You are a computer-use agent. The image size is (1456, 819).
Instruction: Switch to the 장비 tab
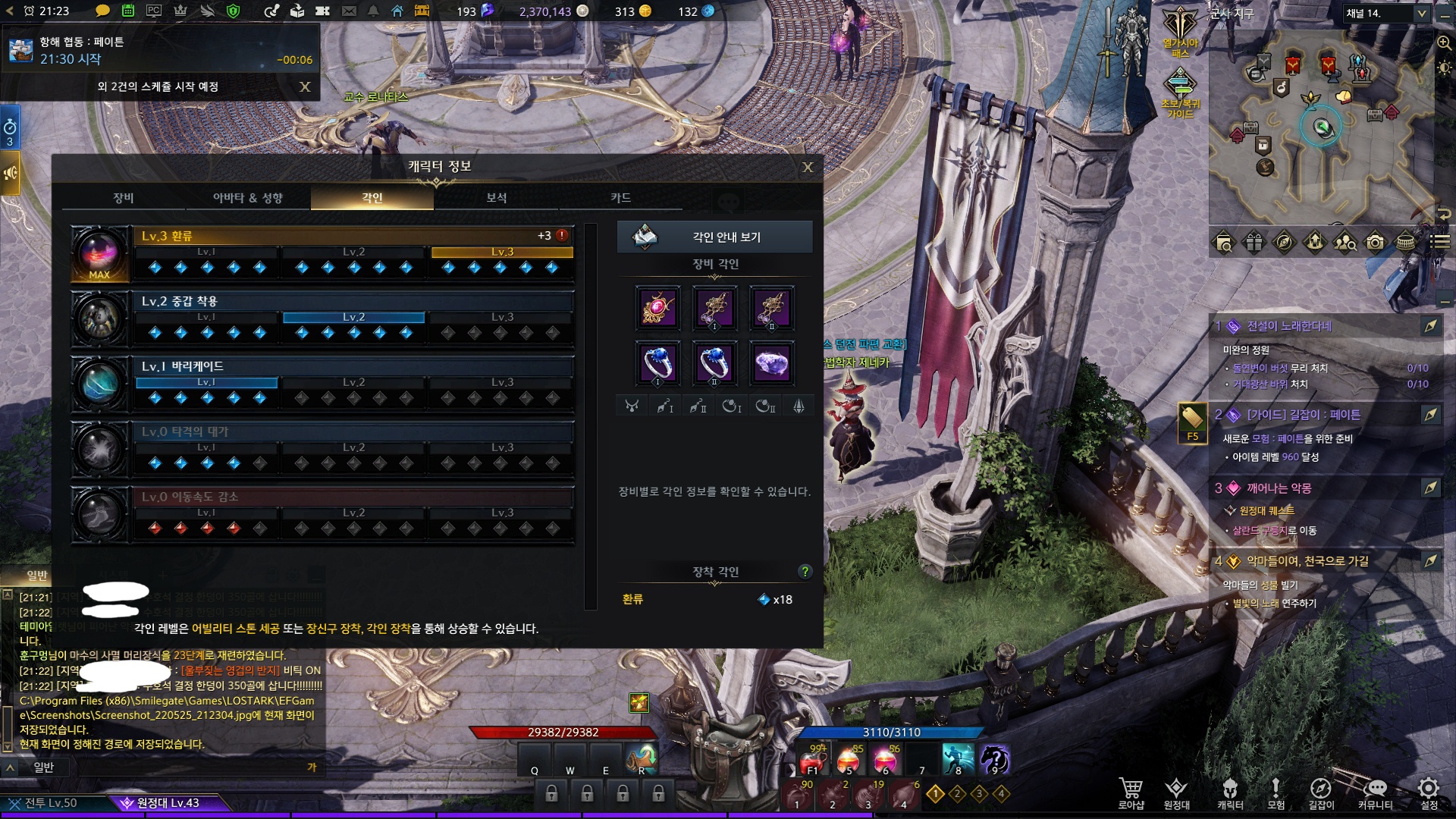click(x=124, y=198)
